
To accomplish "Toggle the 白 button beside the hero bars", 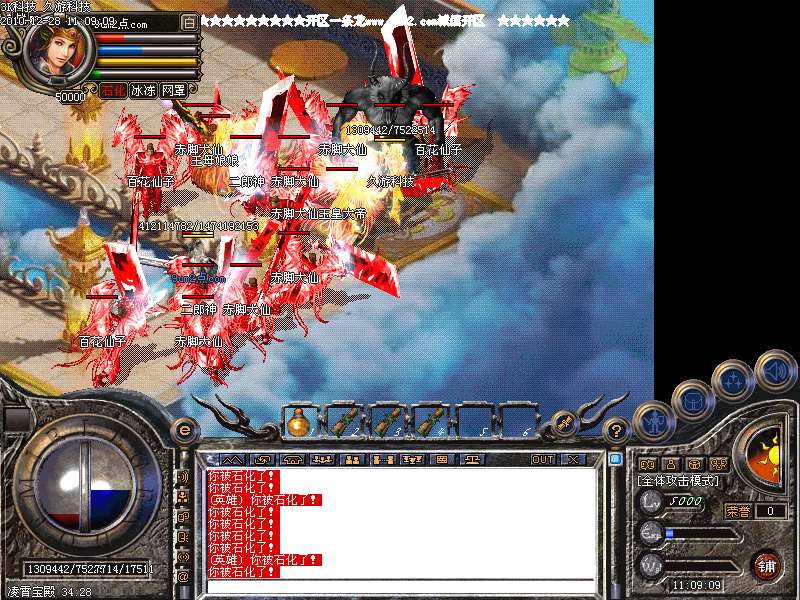I will click(190, 22).
